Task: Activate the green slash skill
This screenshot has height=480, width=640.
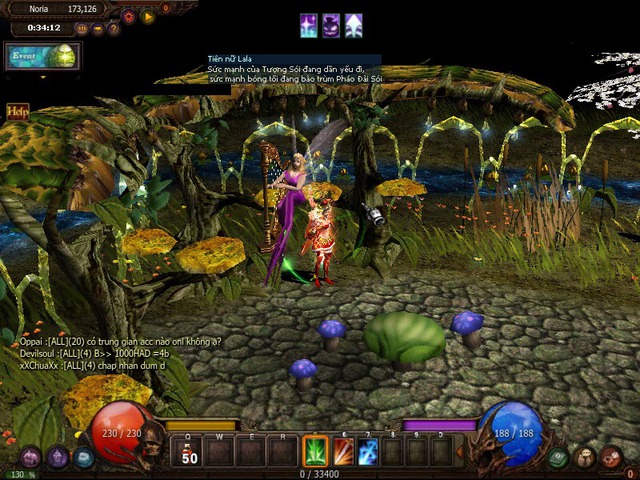Action: point(316,452)
